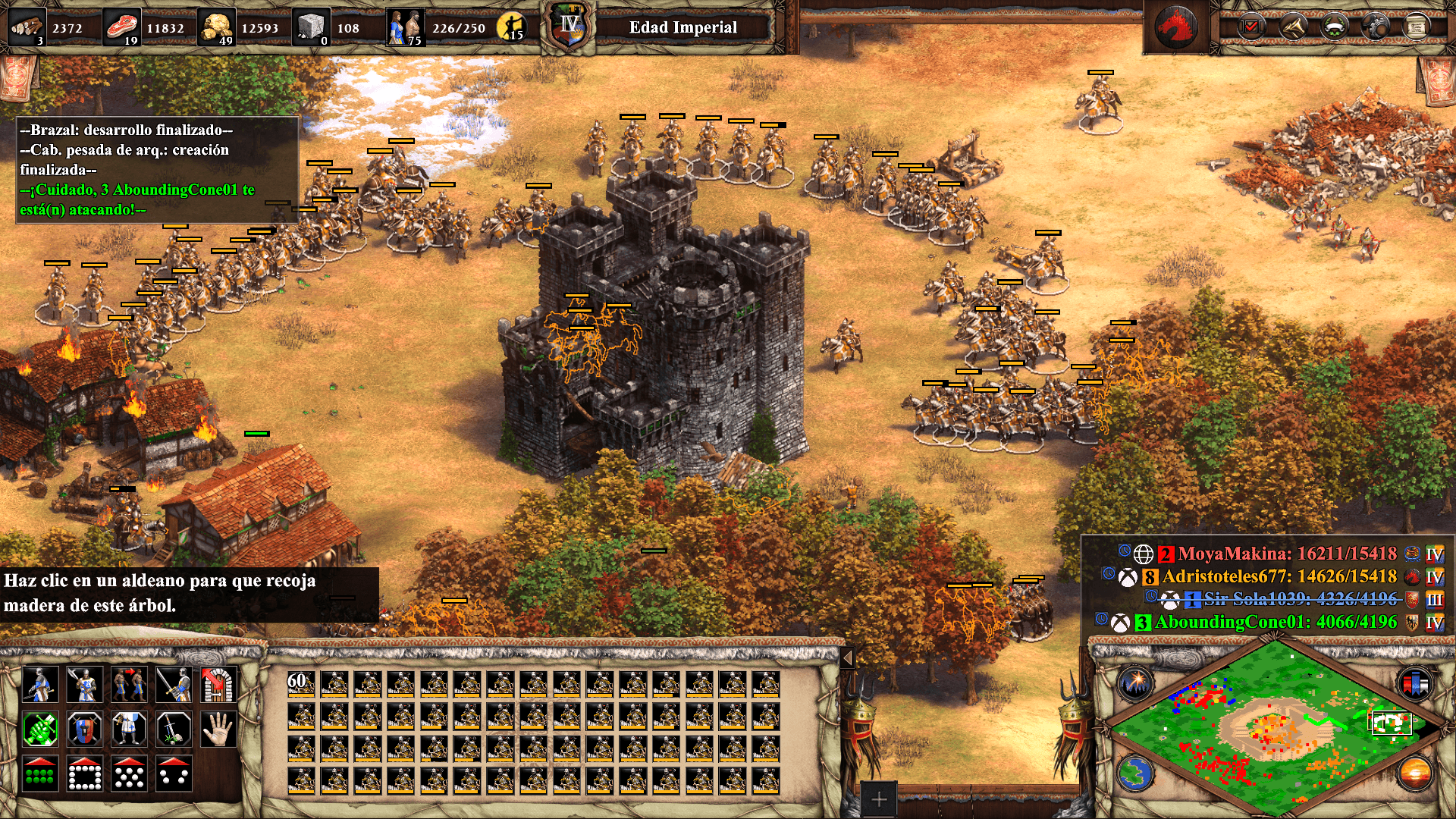
Task: Choose the green line formation
Action: [x=40, y=774]
